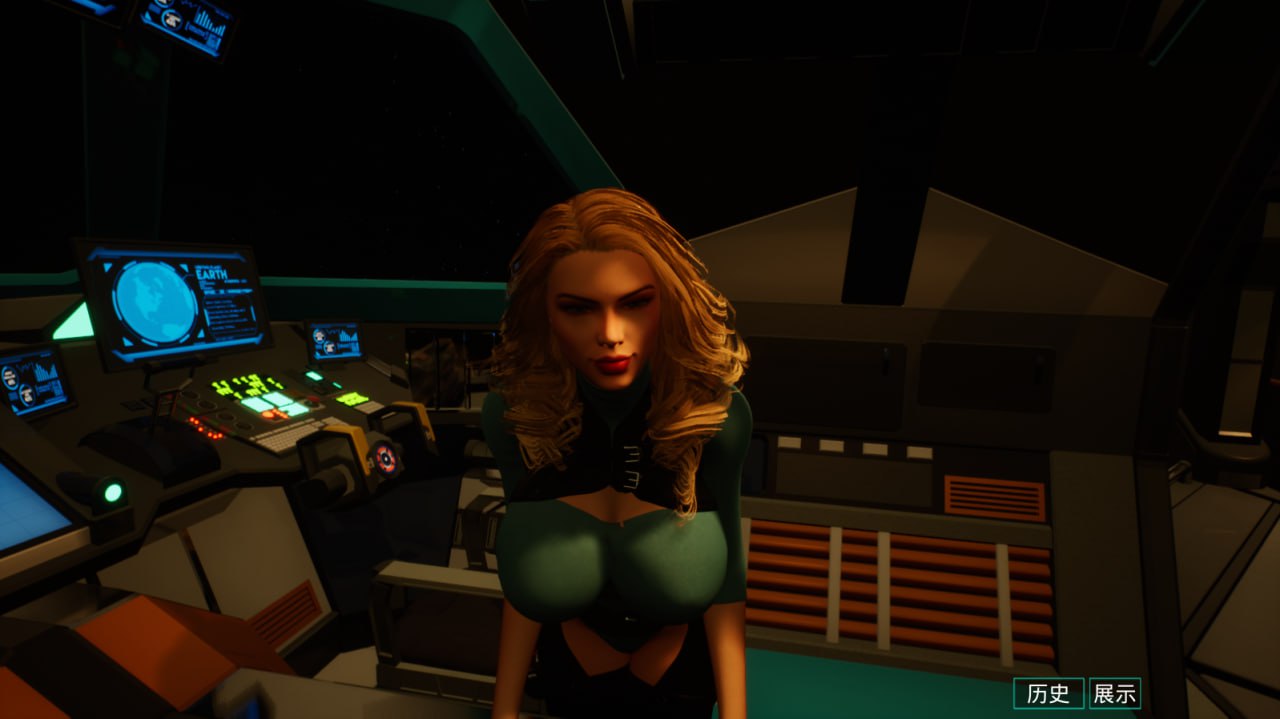Viewport: 1280px width, 719px height.
Task: Click the 展示 (Show) button
Action: [1114, 693]
